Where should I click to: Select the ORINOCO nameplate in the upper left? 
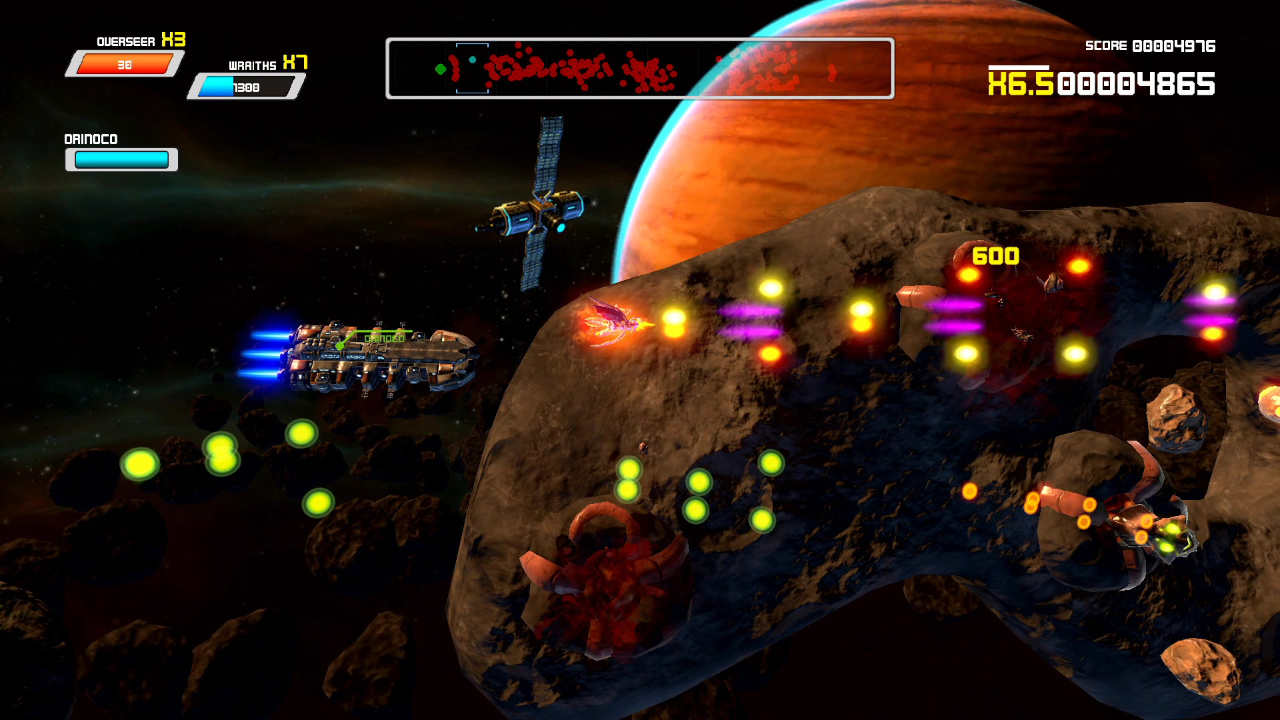point(93,137)
